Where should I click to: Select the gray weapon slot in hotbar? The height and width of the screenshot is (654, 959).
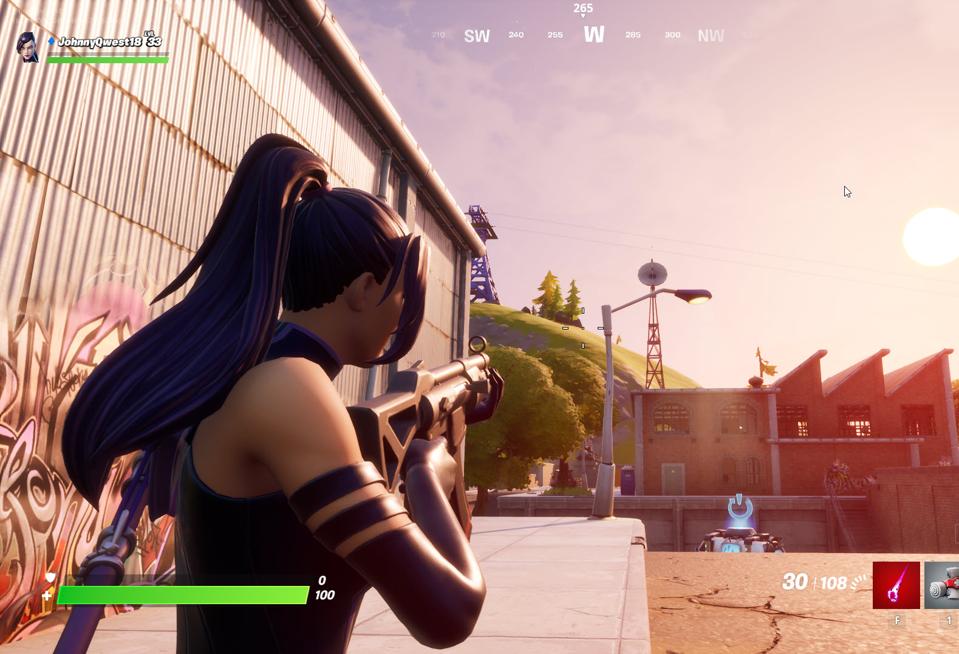942,585
